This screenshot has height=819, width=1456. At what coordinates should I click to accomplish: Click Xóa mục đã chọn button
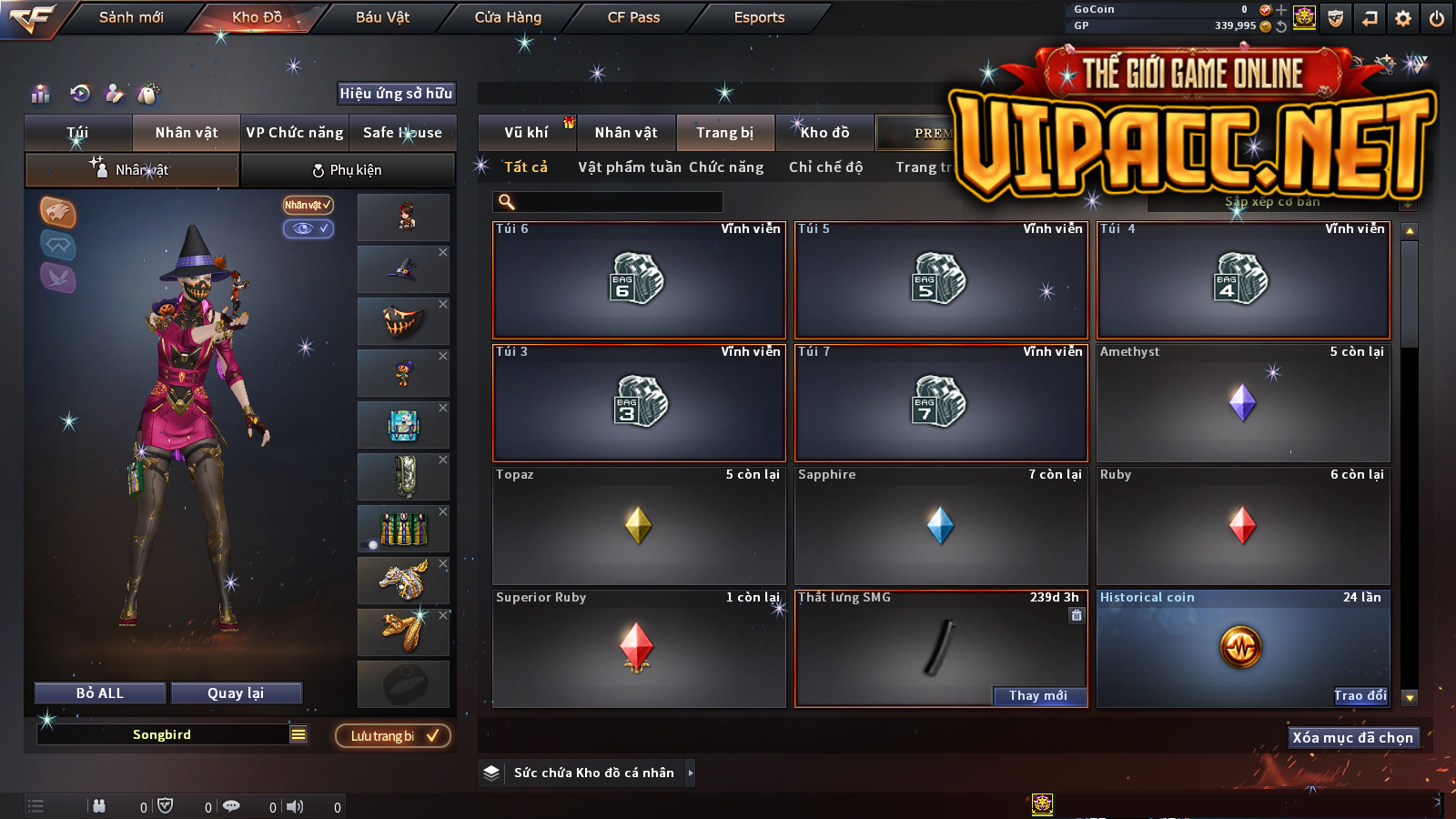click(1352, 738)
